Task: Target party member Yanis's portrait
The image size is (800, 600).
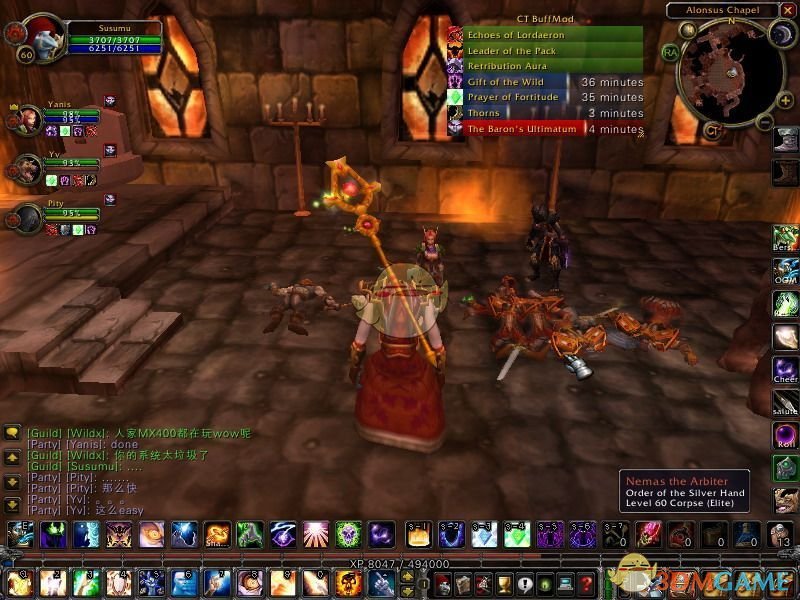Action: [x=27, y=119]
